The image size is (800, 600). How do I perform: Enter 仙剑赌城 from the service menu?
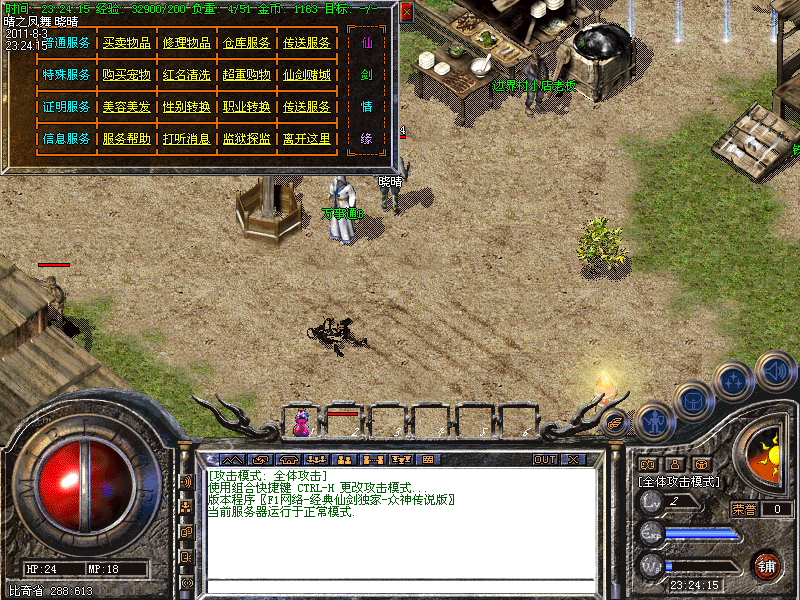tap(307, 75)
